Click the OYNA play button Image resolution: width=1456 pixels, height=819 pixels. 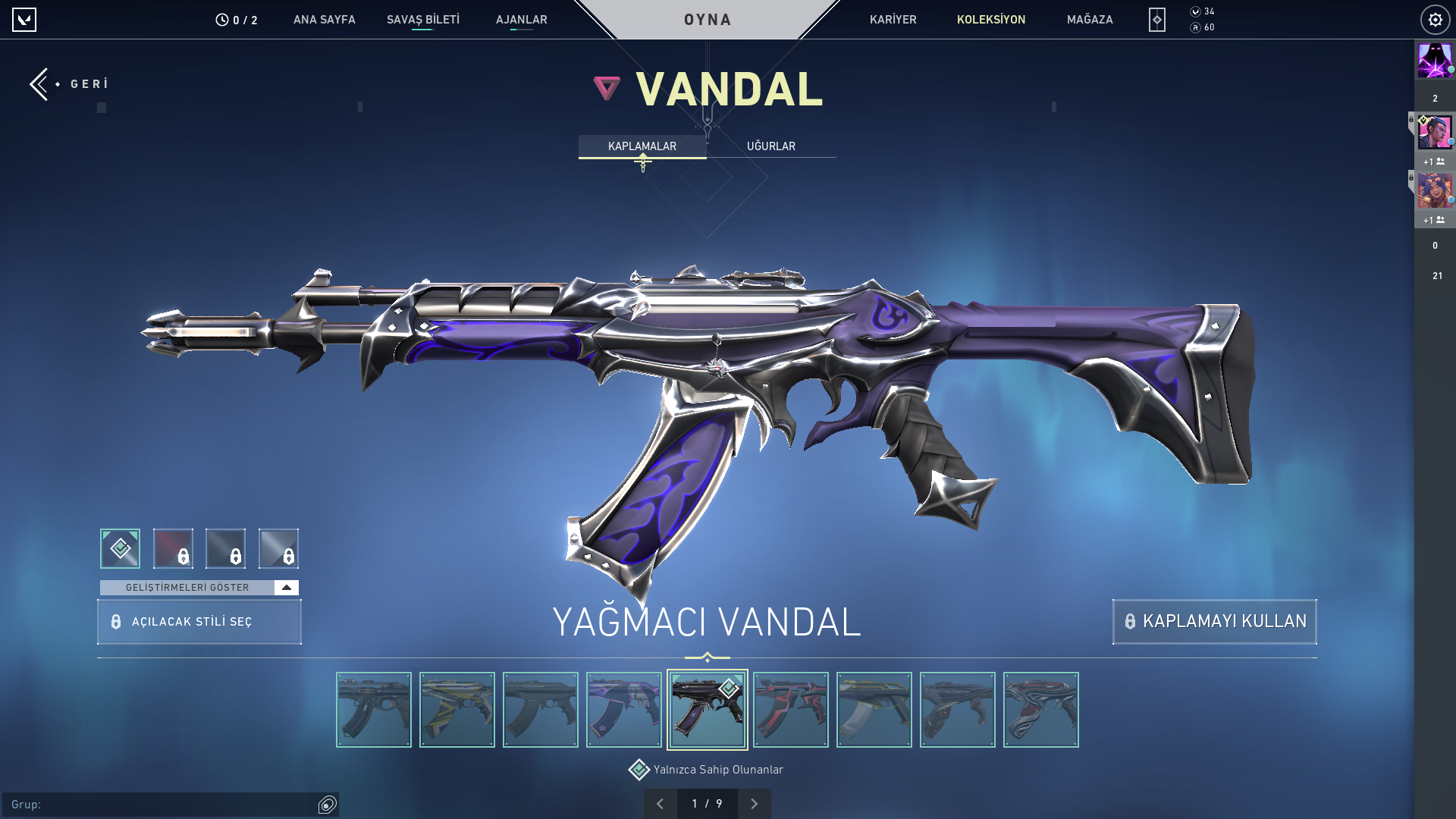click(708, 20)
